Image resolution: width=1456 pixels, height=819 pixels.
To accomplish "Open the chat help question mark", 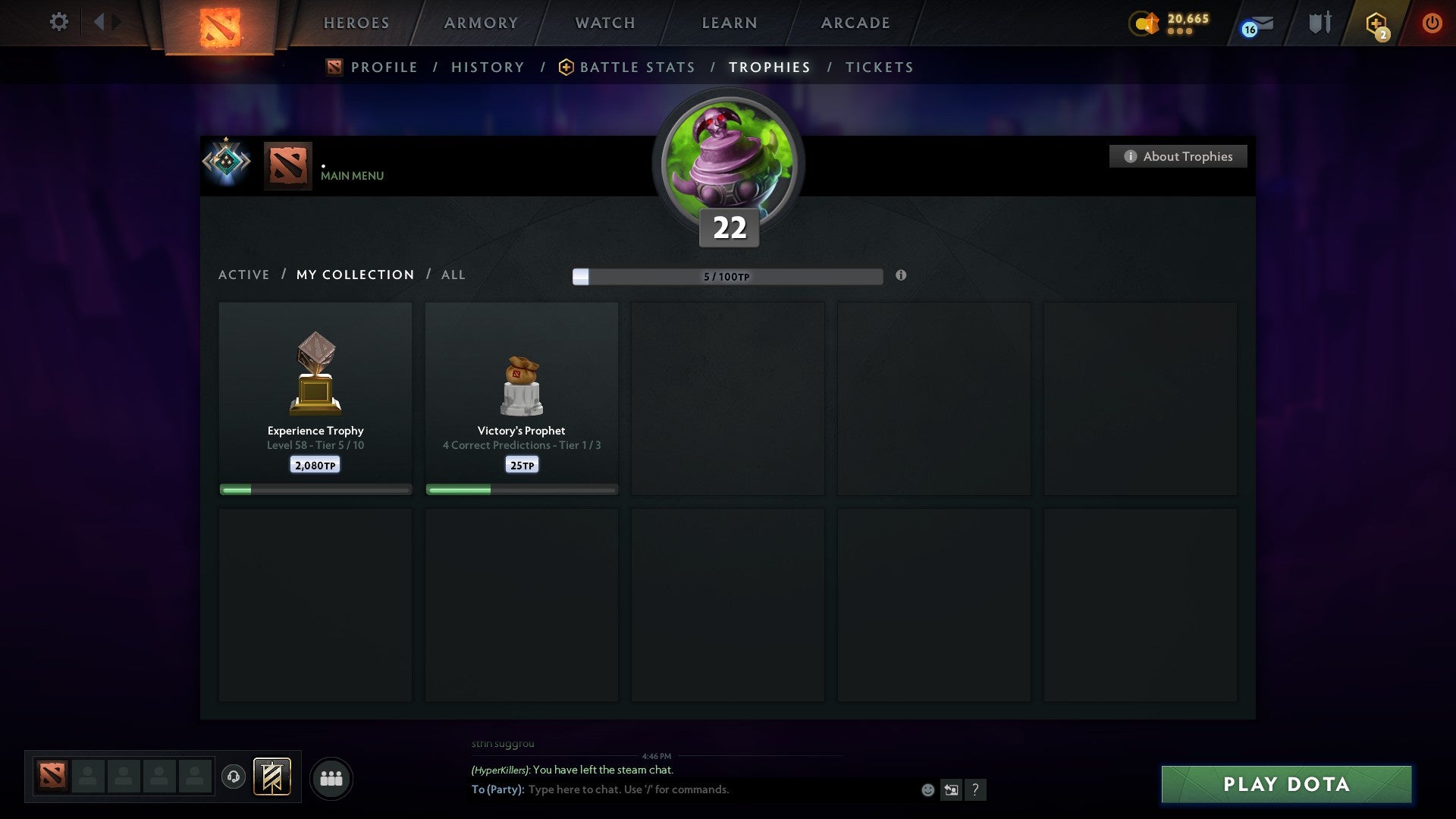I will pyautogui.click(x=976, y=789).
